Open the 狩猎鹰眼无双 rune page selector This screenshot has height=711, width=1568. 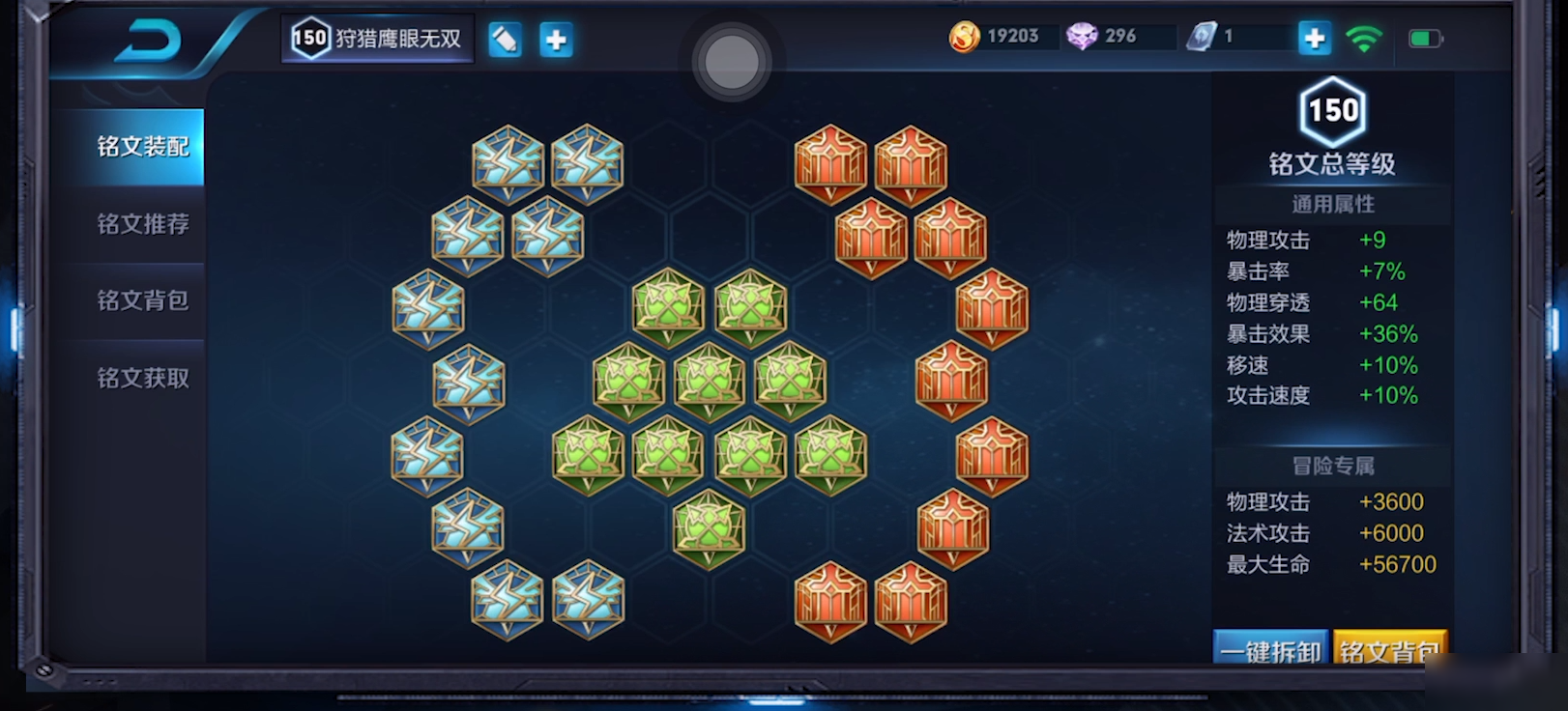point(378,39)
